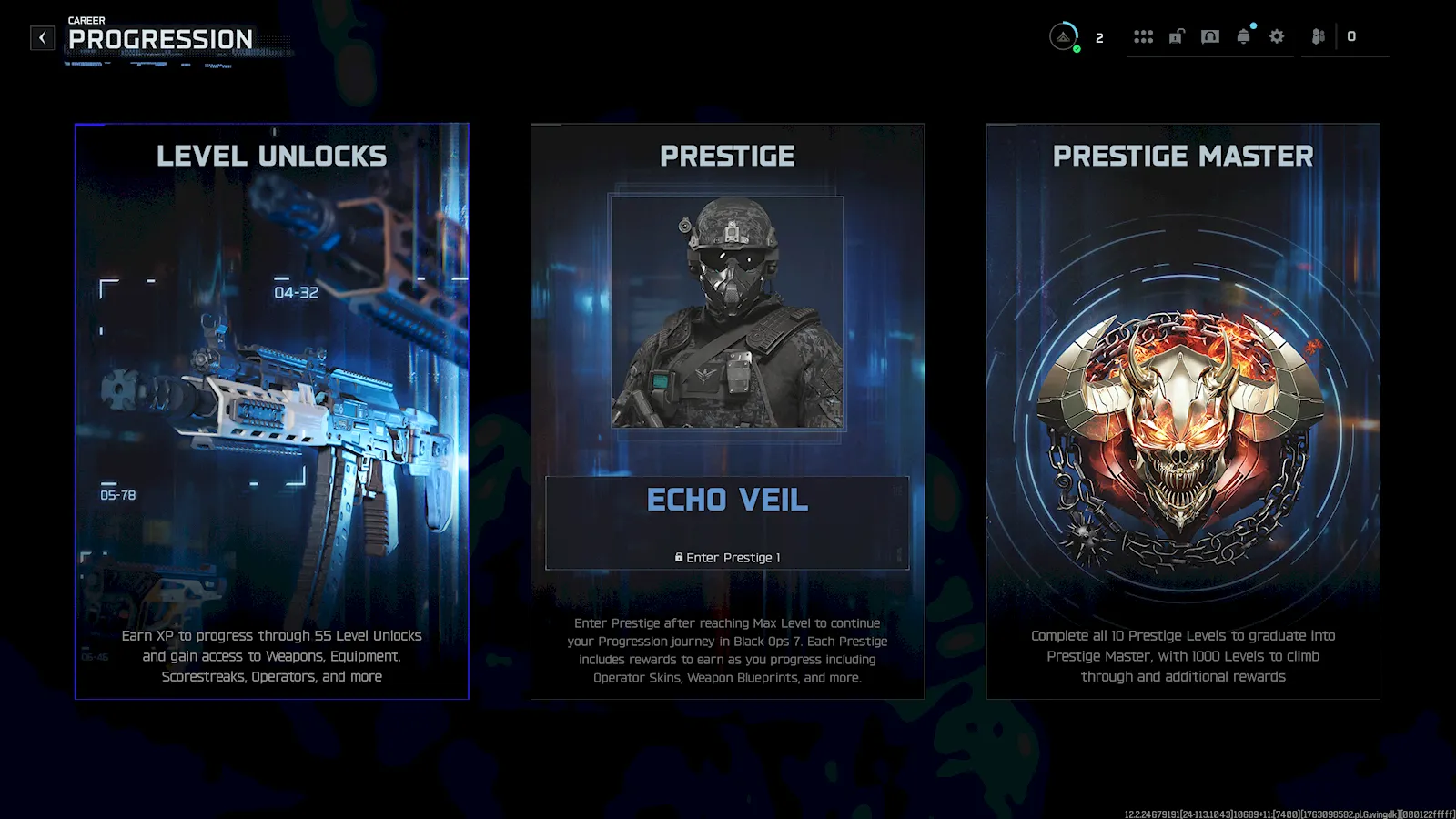
Task: Click the Enter Prestige 1 button
Action: click(727, 557)
